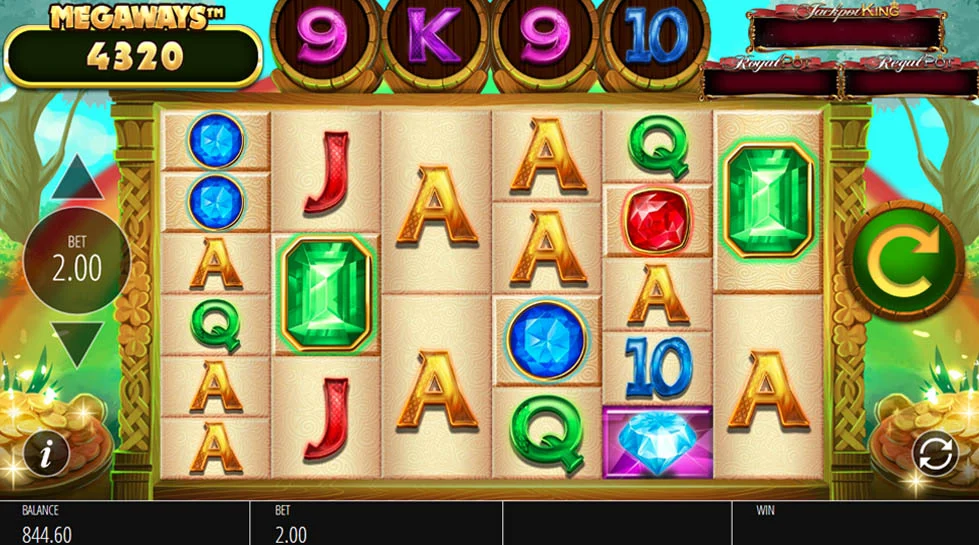
Task: Activate the autoplay circular arrows button
Action: point(934,455)
